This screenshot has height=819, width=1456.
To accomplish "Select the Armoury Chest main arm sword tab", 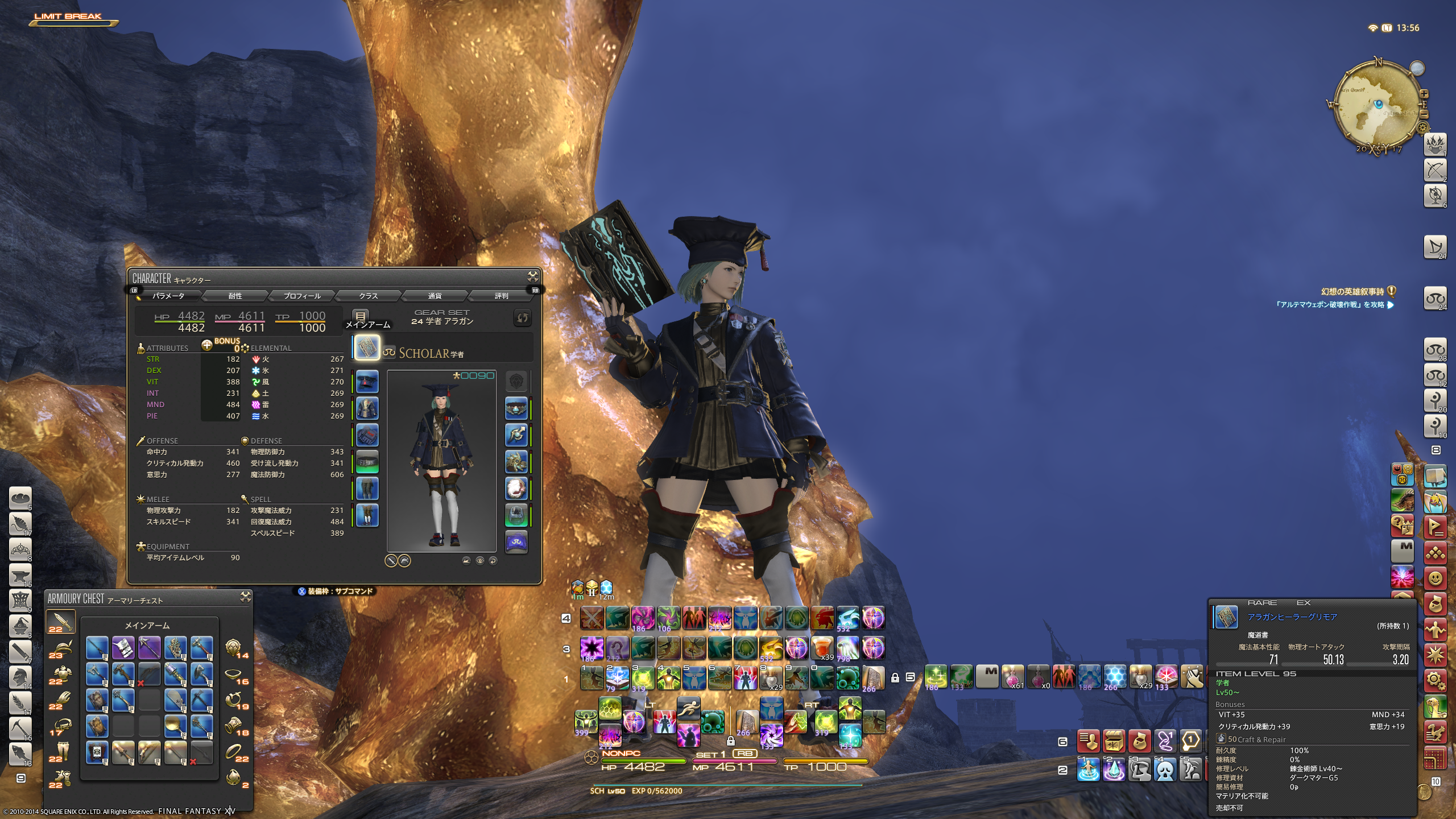I will tap(60, 622).
